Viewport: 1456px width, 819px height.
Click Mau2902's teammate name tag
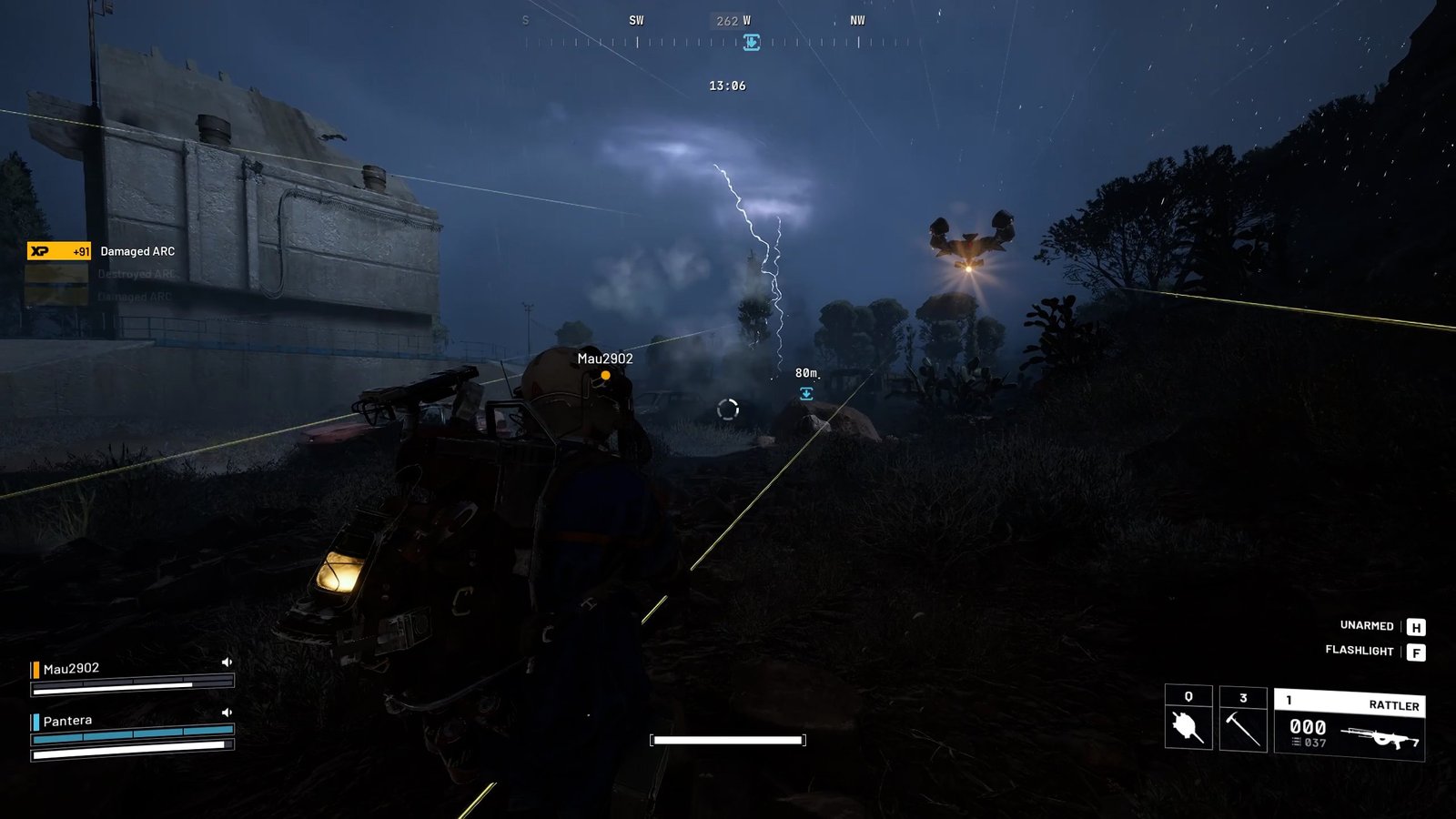[605, 359]
